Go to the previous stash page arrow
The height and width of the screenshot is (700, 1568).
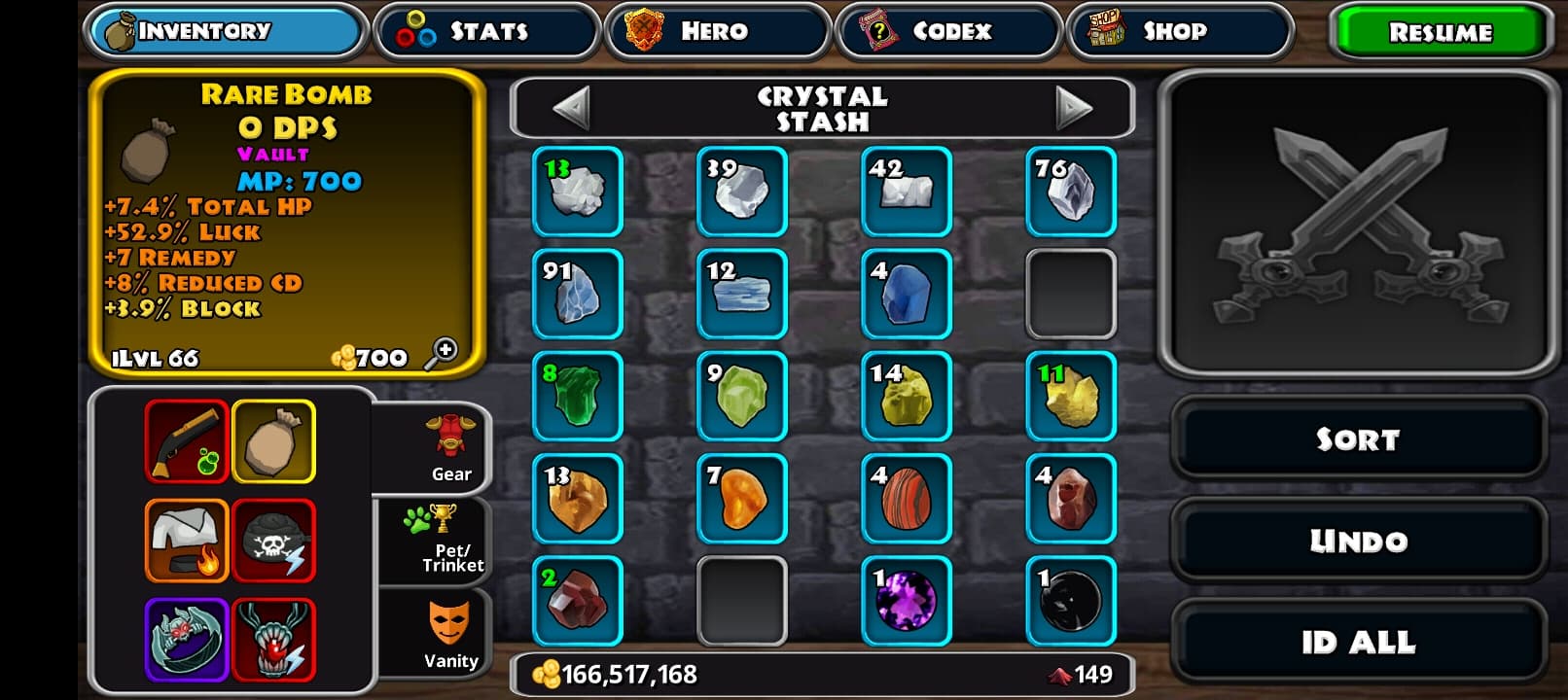click(571, 108)
